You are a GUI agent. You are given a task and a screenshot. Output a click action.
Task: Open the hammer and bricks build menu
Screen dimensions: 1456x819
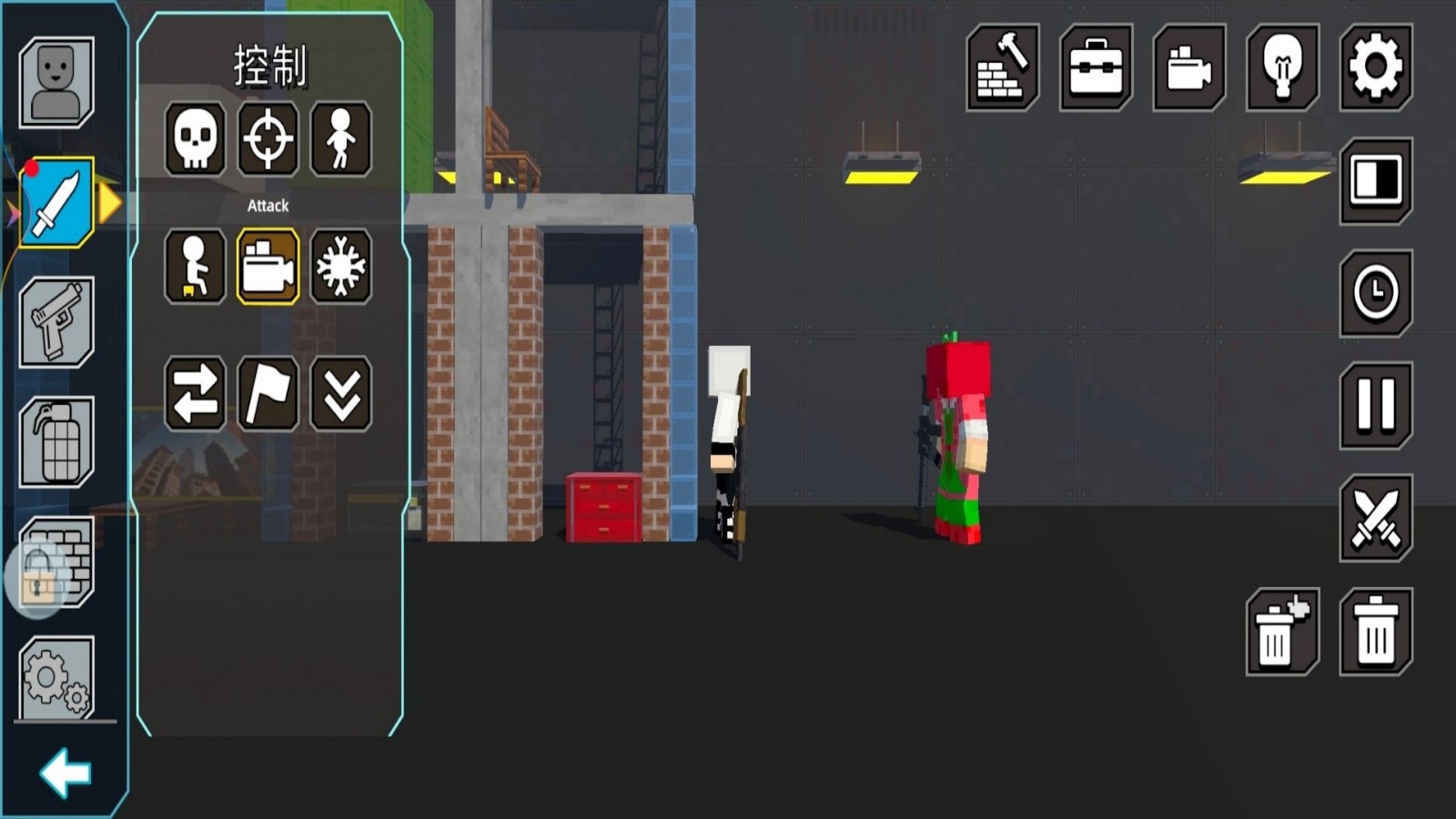1002,68
